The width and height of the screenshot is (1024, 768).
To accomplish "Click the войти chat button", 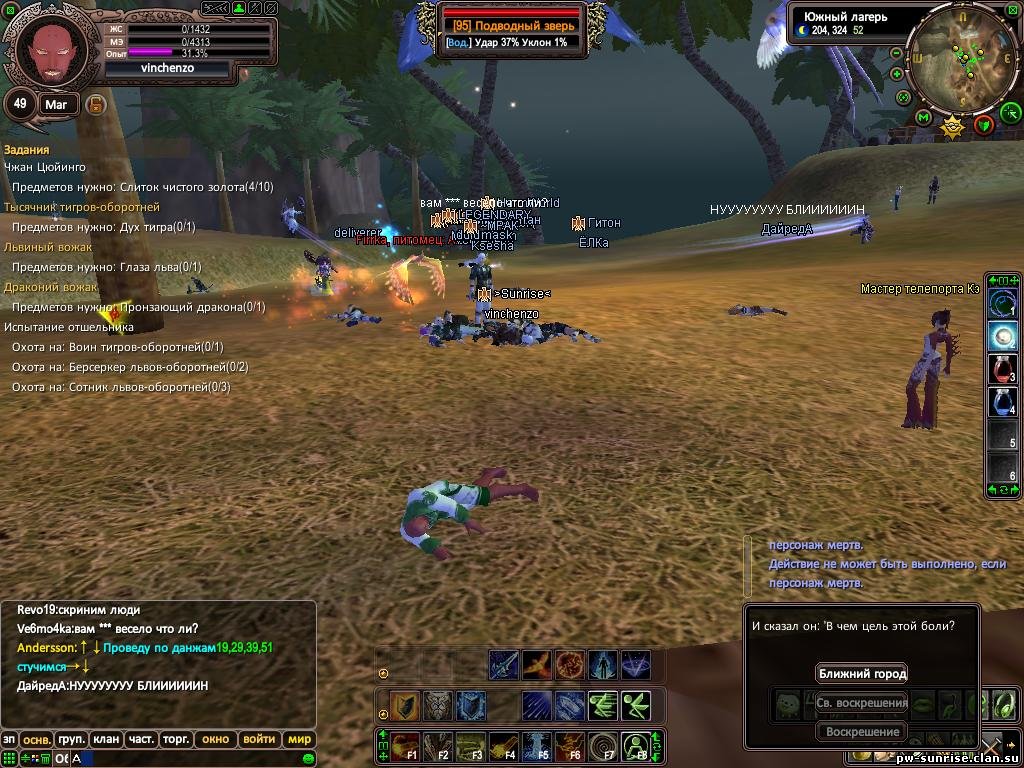I will (259, 740).
